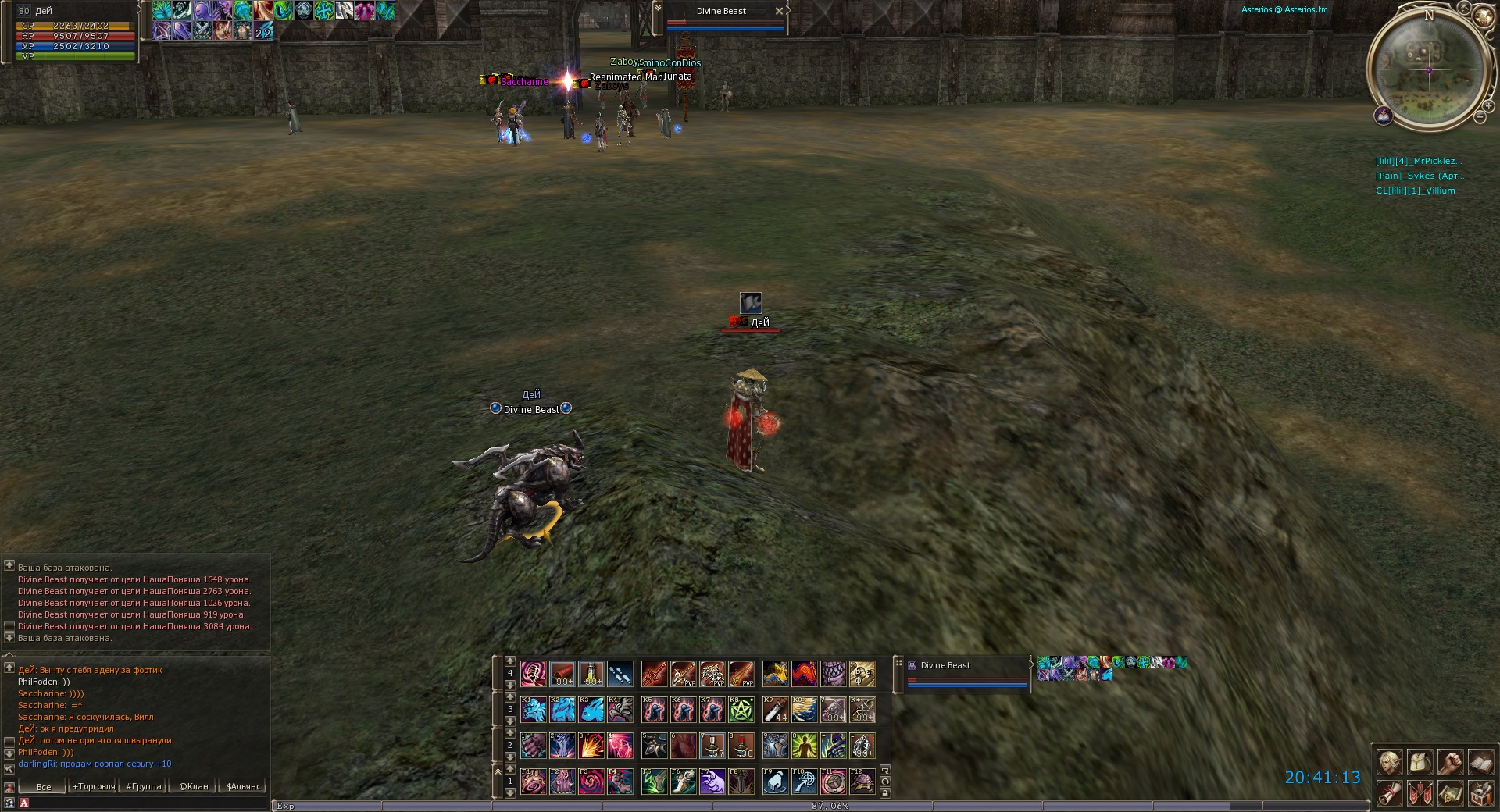
Task: Open the actions fist icon
Action: [x=1451, y=761]
